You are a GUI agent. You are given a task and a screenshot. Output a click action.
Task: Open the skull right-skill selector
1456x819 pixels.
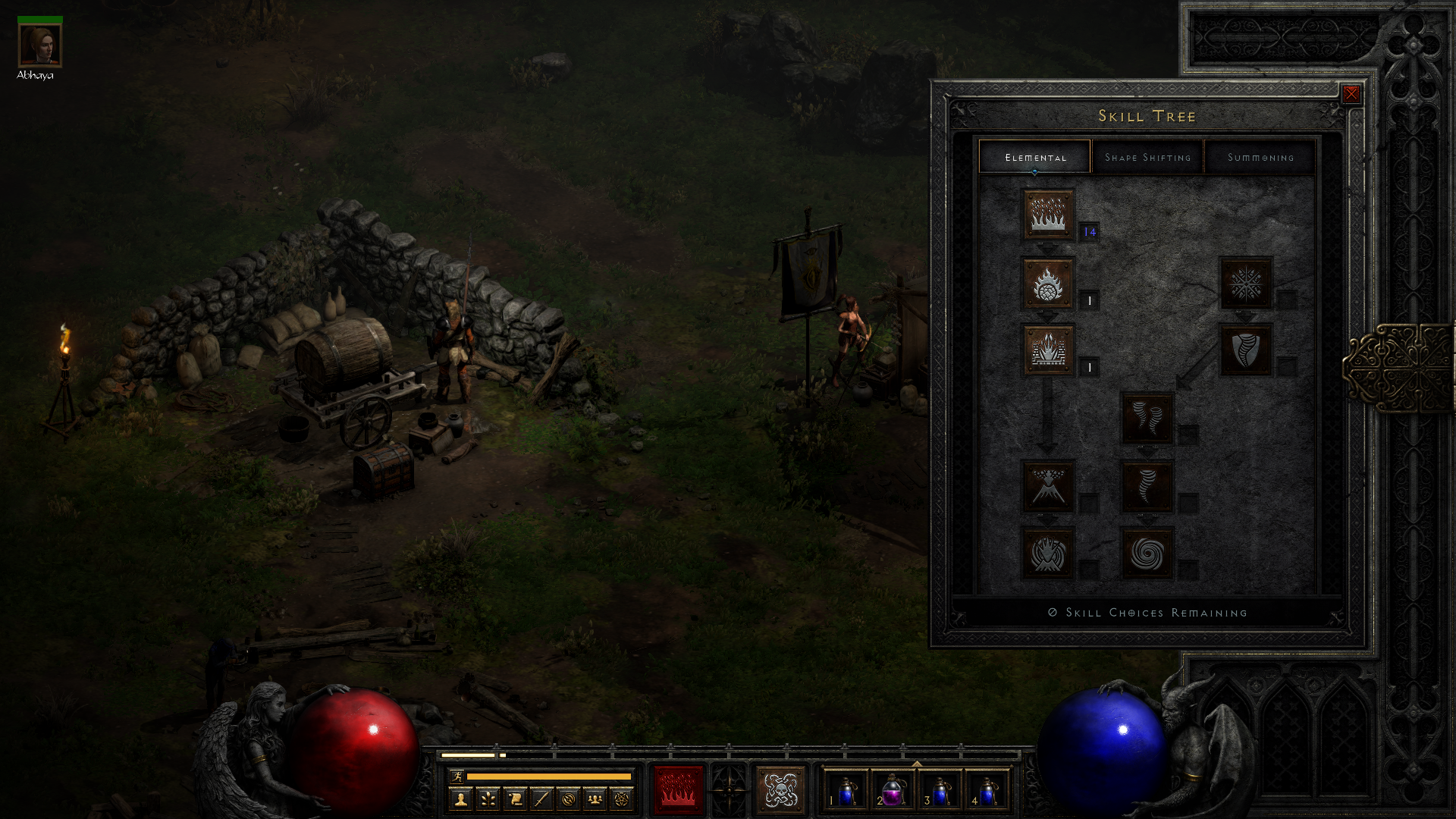pyautogui.click(x=780, y=789)
